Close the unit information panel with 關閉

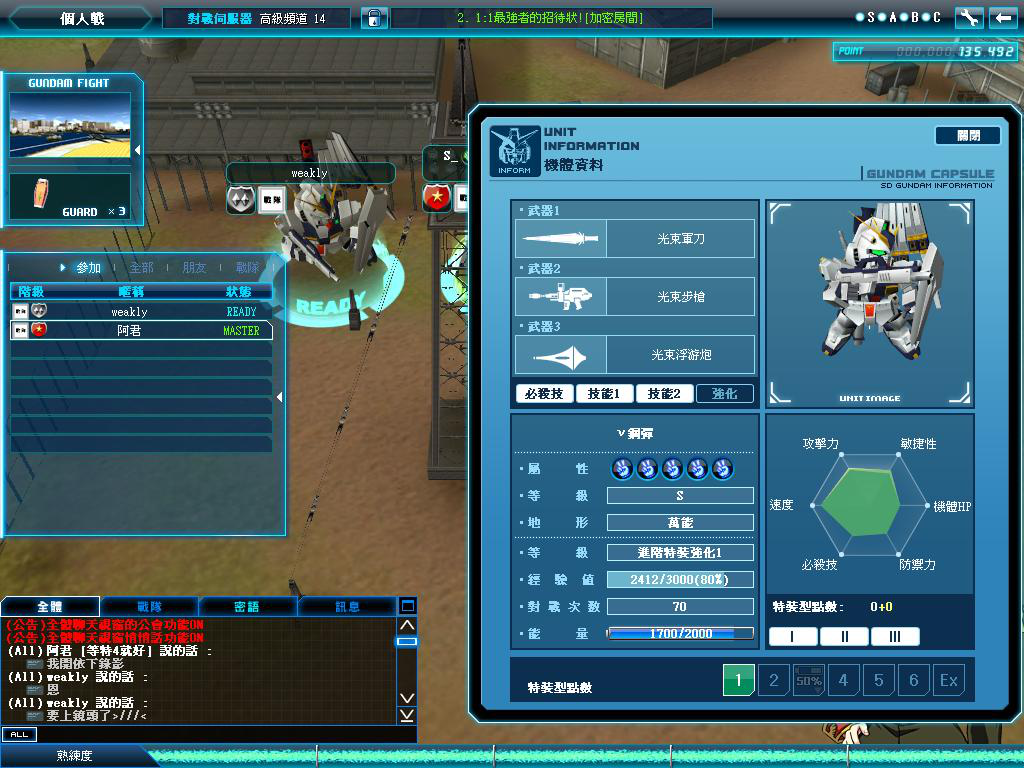point(967,136)
